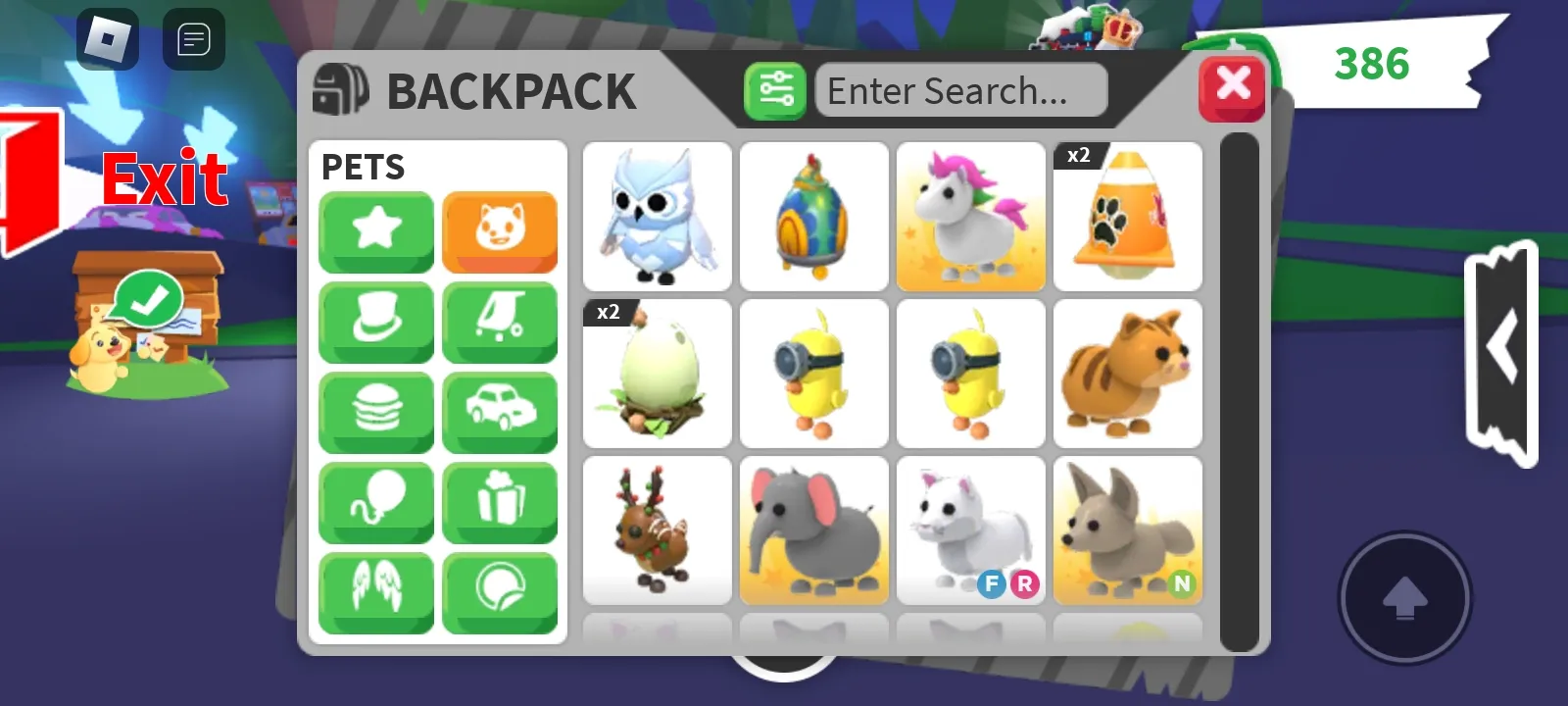Click the backpack icon in the header
Screen dimensions: 1568x706
pyautogui.click(x=340, y=88)
